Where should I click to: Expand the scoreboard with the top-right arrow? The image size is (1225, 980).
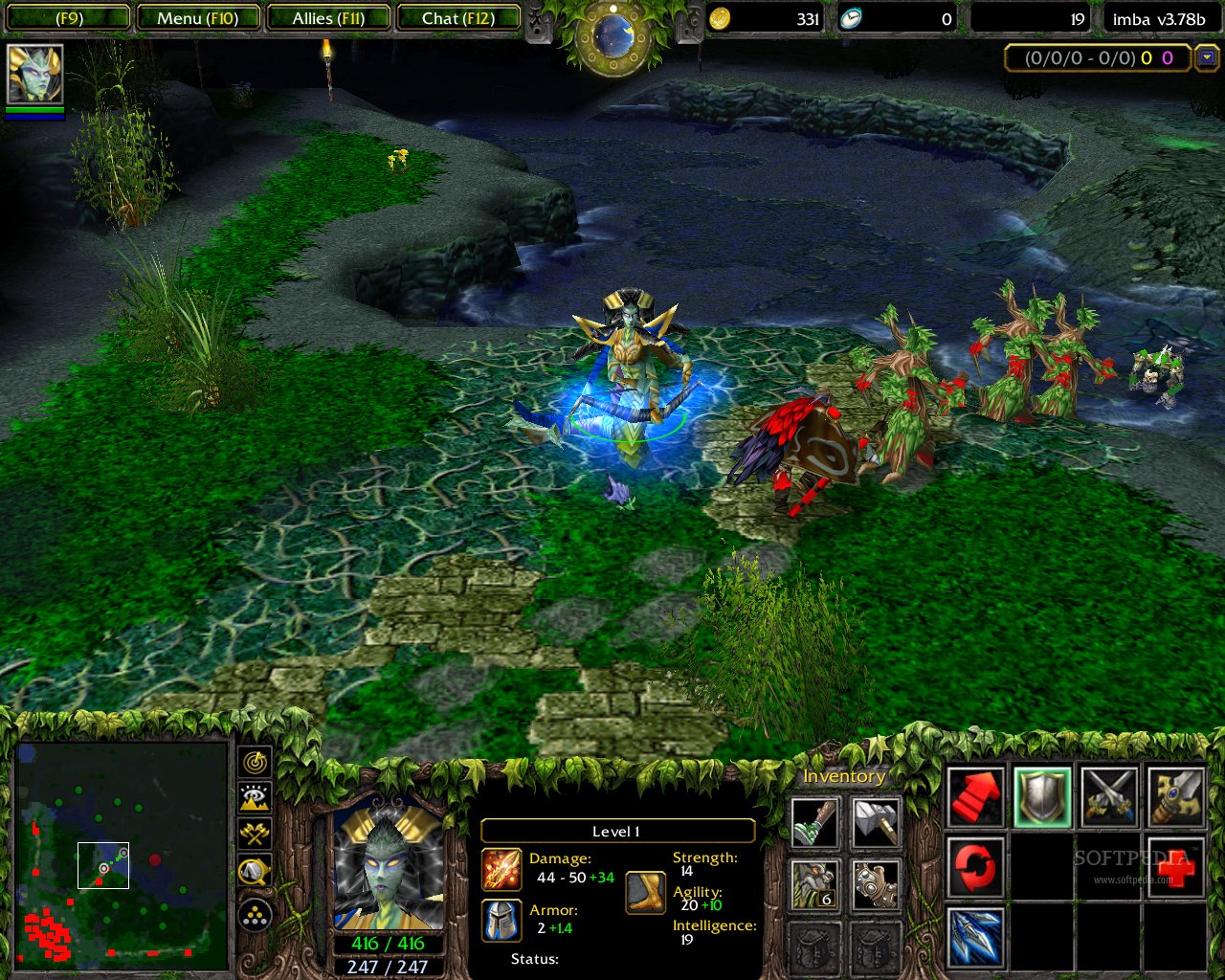pyautogui.click(x=1207, y=58)
